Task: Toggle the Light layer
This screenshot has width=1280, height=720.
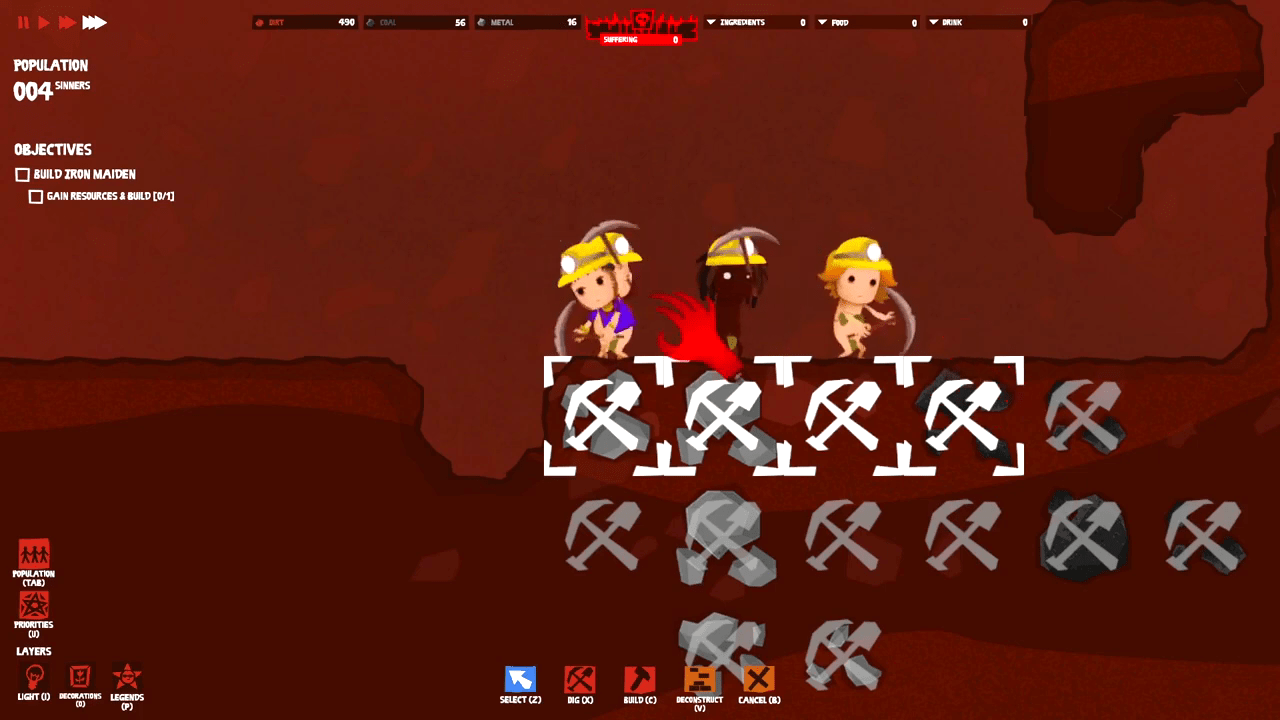Action: point(34,677)
